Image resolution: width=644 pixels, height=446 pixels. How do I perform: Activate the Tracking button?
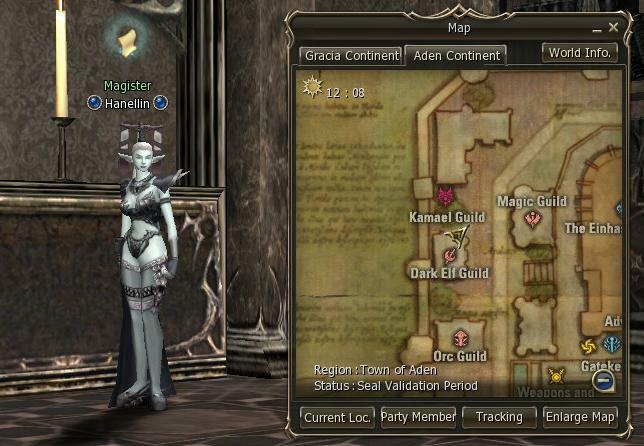click(x=499, y=417)
